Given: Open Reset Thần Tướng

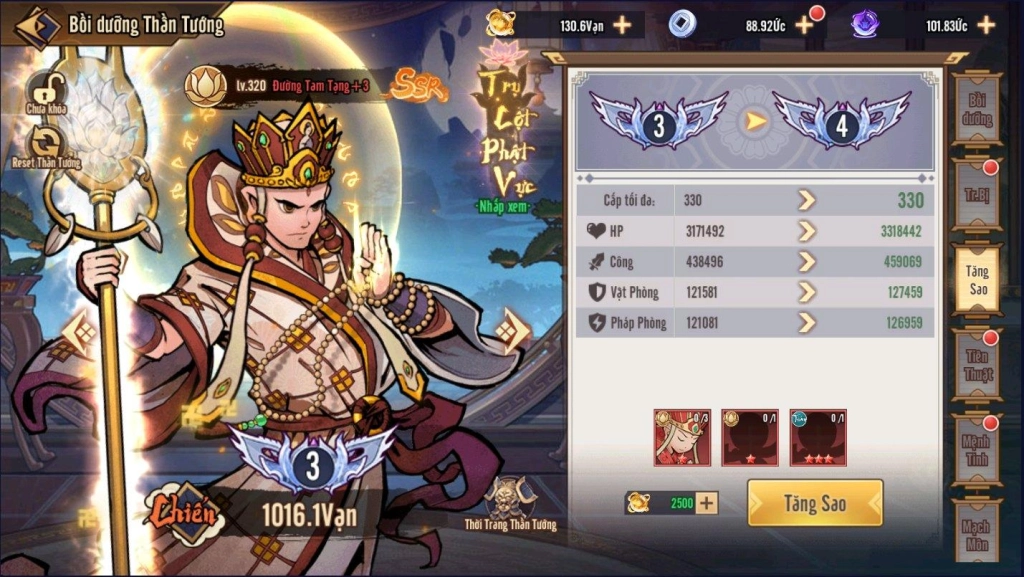Looking at the screenshot, I should click(x=46, y=146).
